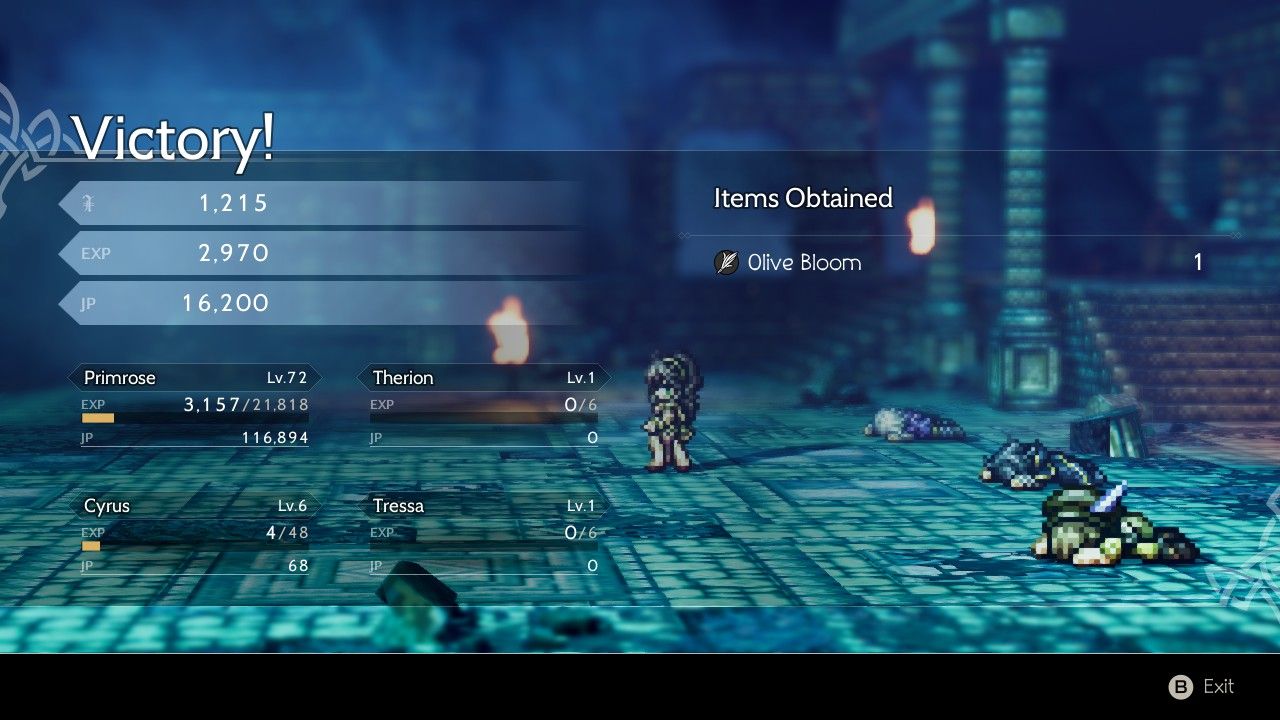Image resolution: width=1280 pixels, height=720 pixels.
Task: Select Therion's party panel
Action: 484,406
